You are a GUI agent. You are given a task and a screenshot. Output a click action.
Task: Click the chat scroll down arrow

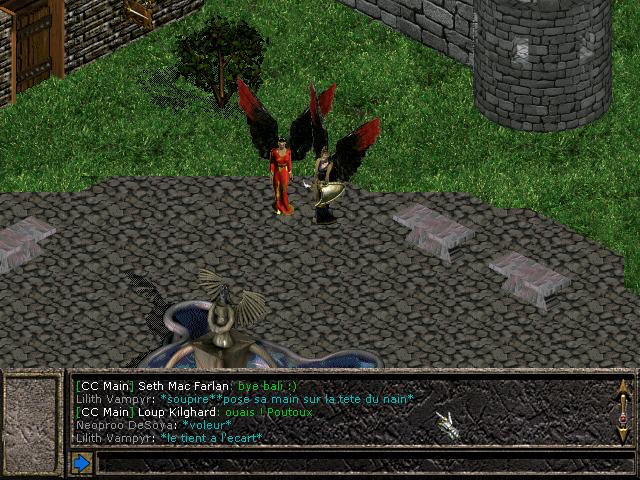pyautogui.click(x=623, y=435)
